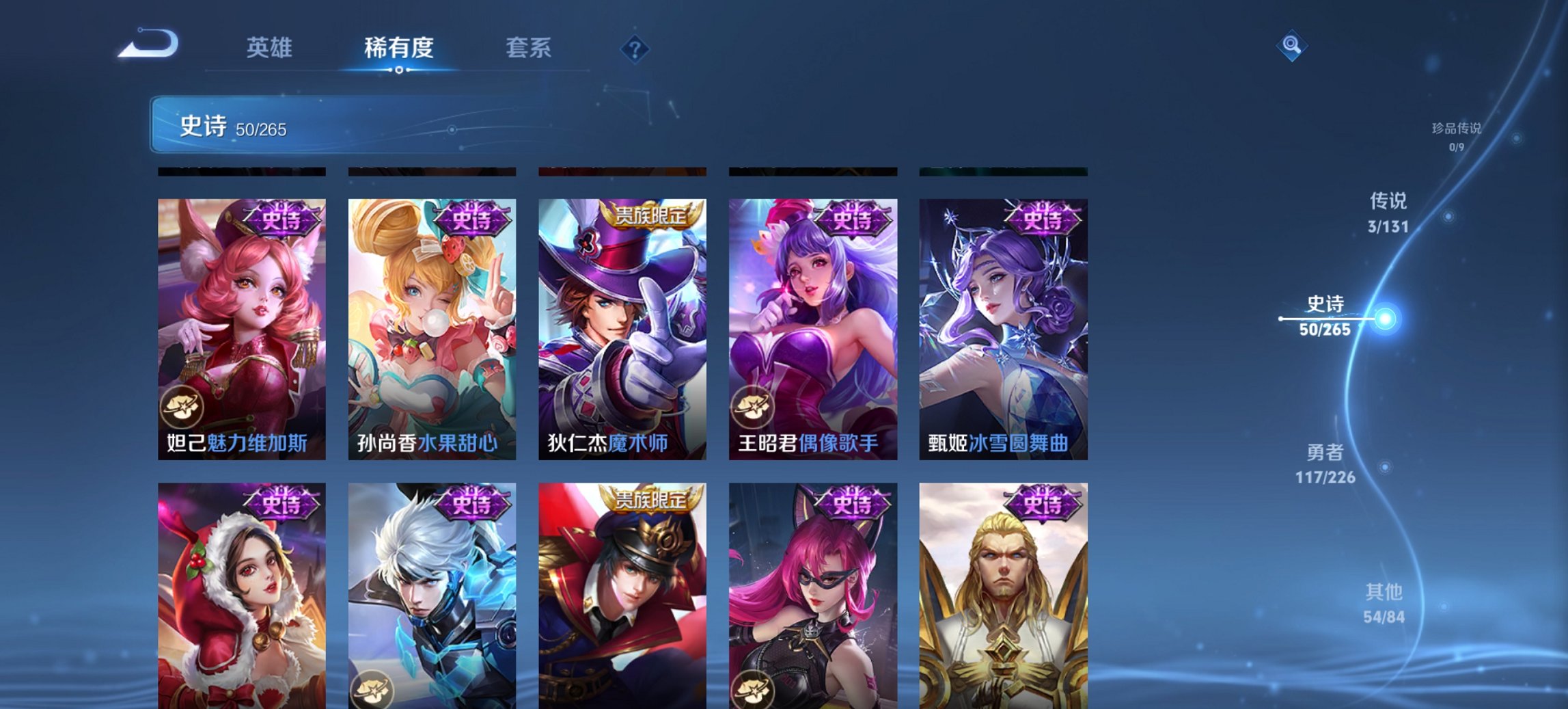This screenshot has width=1568, height=709.
Task: Switch to the 套系 tab
Action: click(529, 48)
